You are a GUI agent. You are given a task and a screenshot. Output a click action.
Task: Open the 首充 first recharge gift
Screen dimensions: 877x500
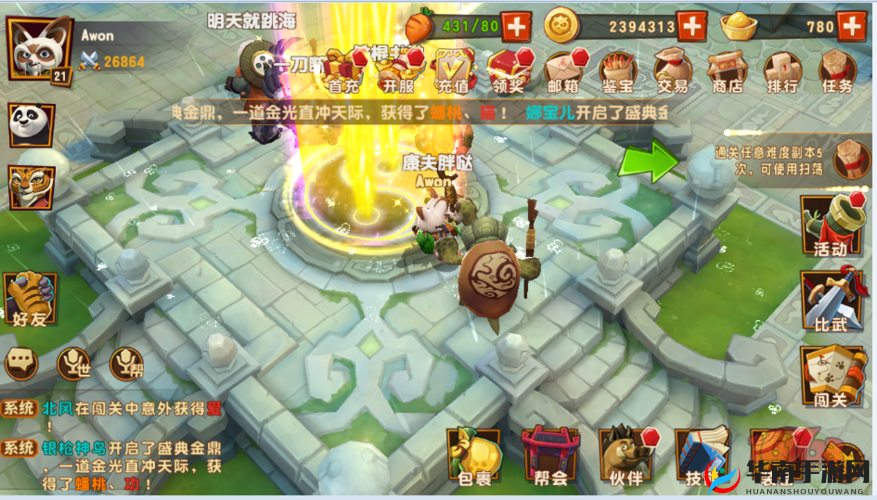pos(343,71)
